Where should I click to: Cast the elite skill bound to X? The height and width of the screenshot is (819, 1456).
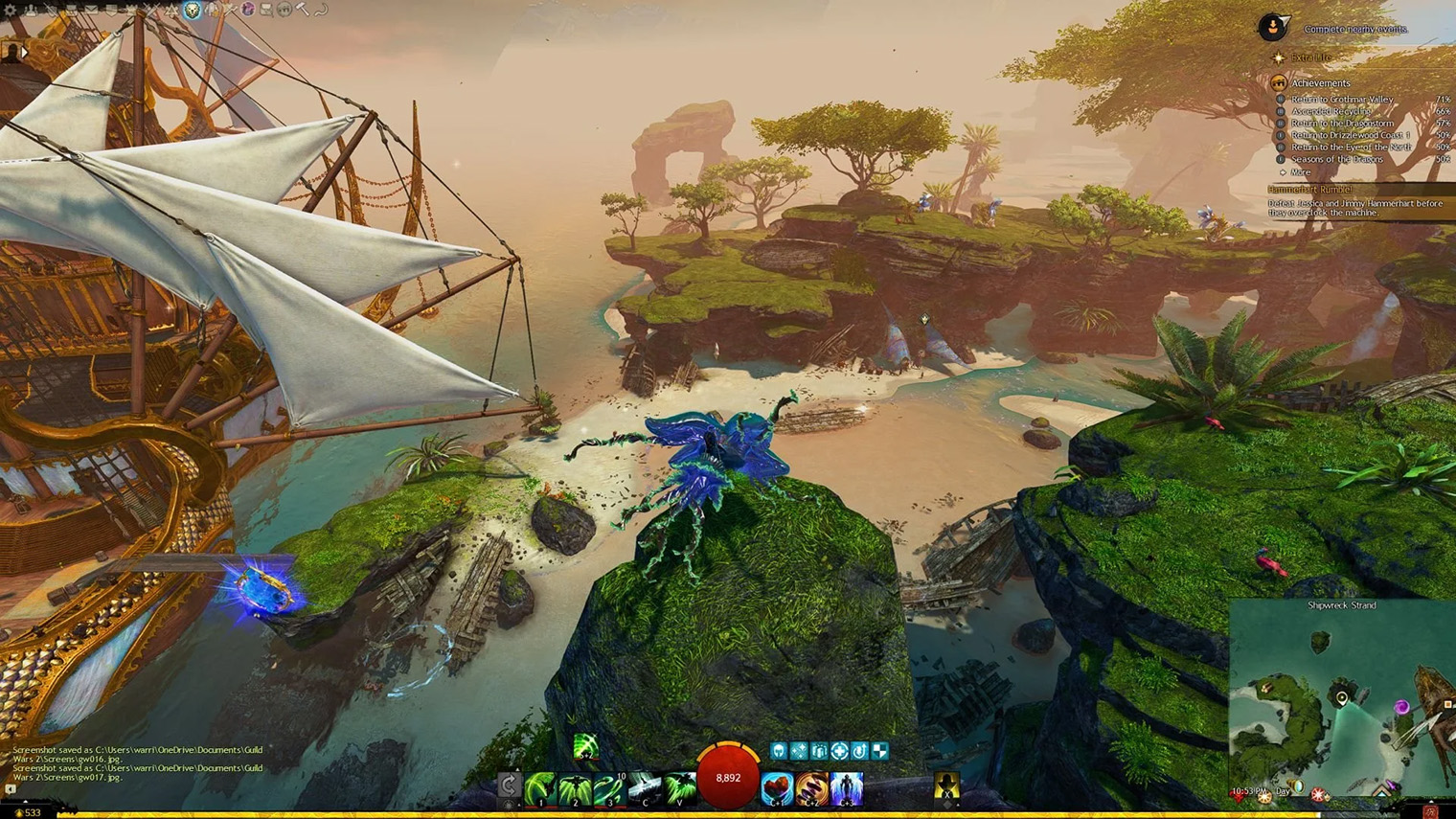945,788
